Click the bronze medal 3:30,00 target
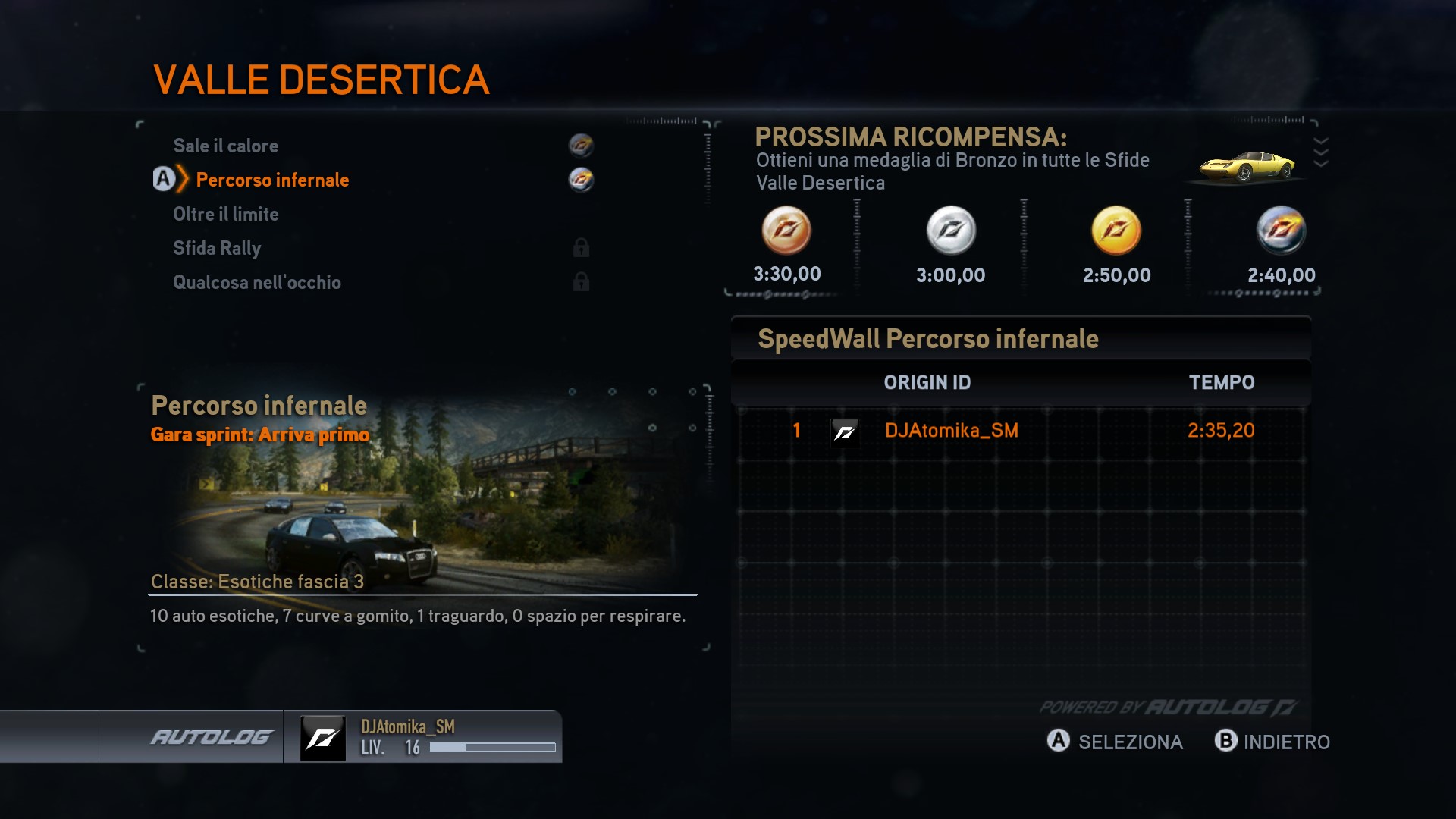Image resolution: width=1456 pixels, height=819 pixels. coord(786,231)
